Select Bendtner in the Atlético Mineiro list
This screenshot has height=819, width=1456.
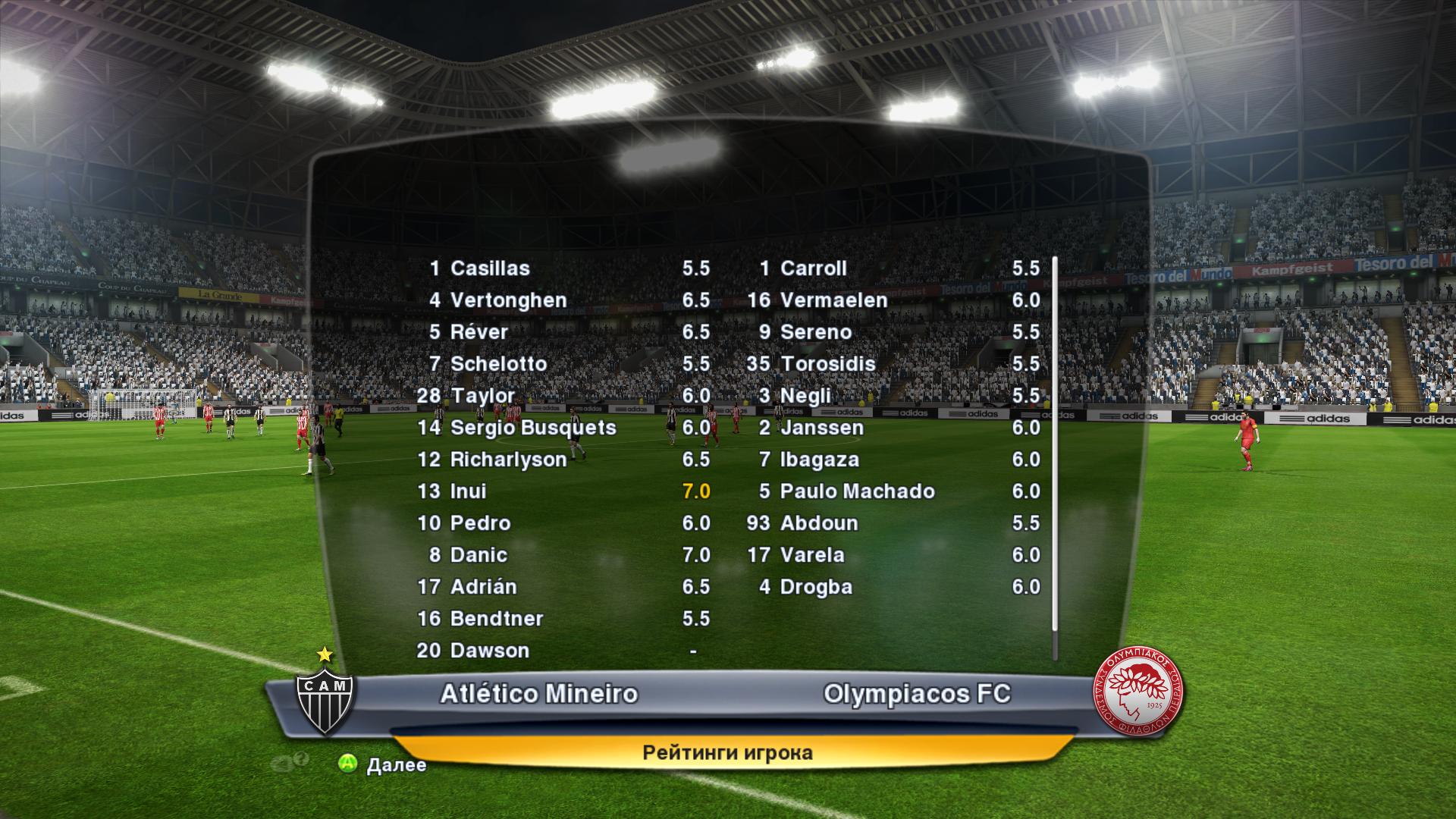496,619
